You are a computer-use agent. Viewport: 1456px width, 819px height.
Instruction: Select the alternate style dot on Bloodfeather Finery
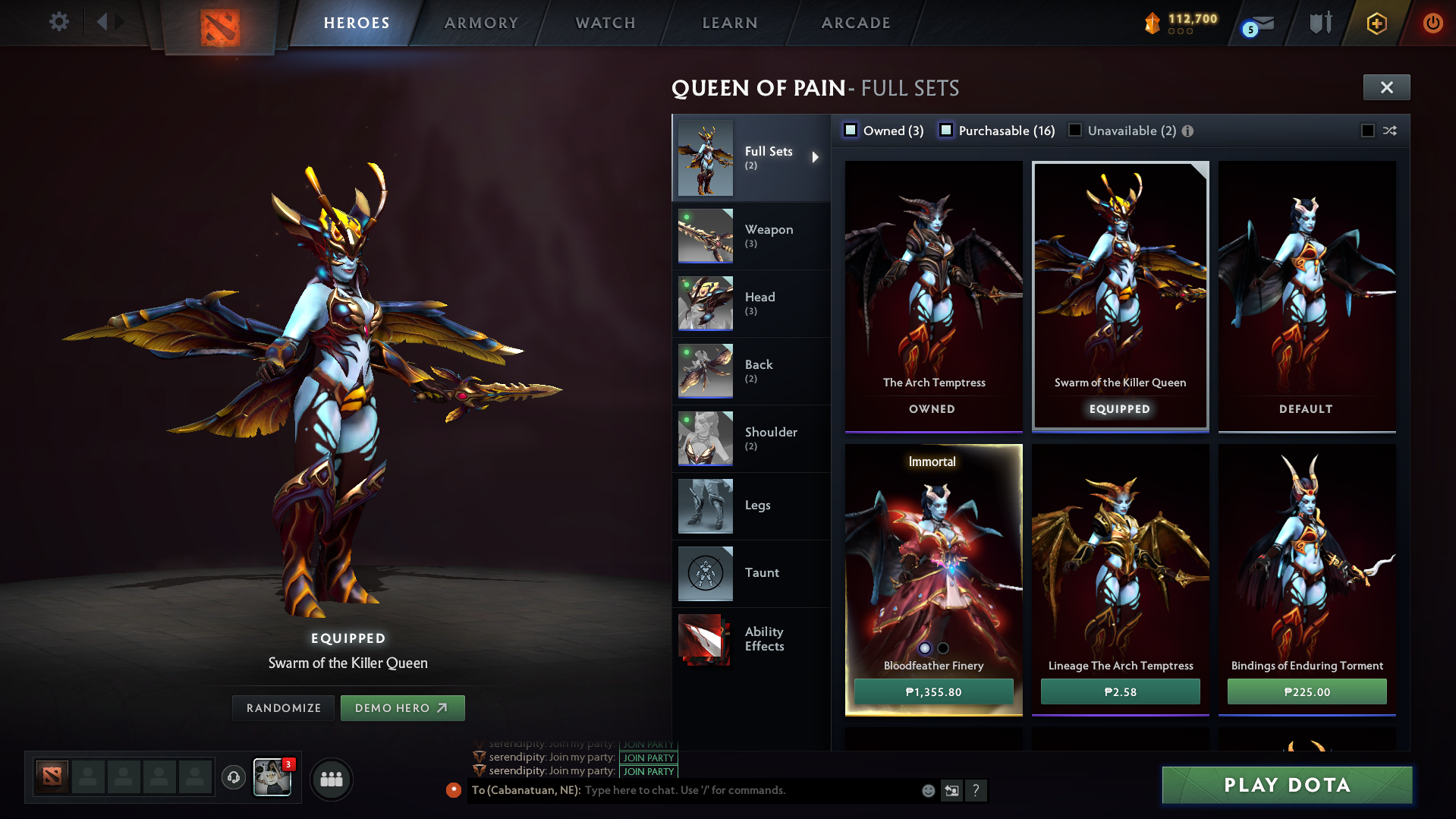pos(943,648)
